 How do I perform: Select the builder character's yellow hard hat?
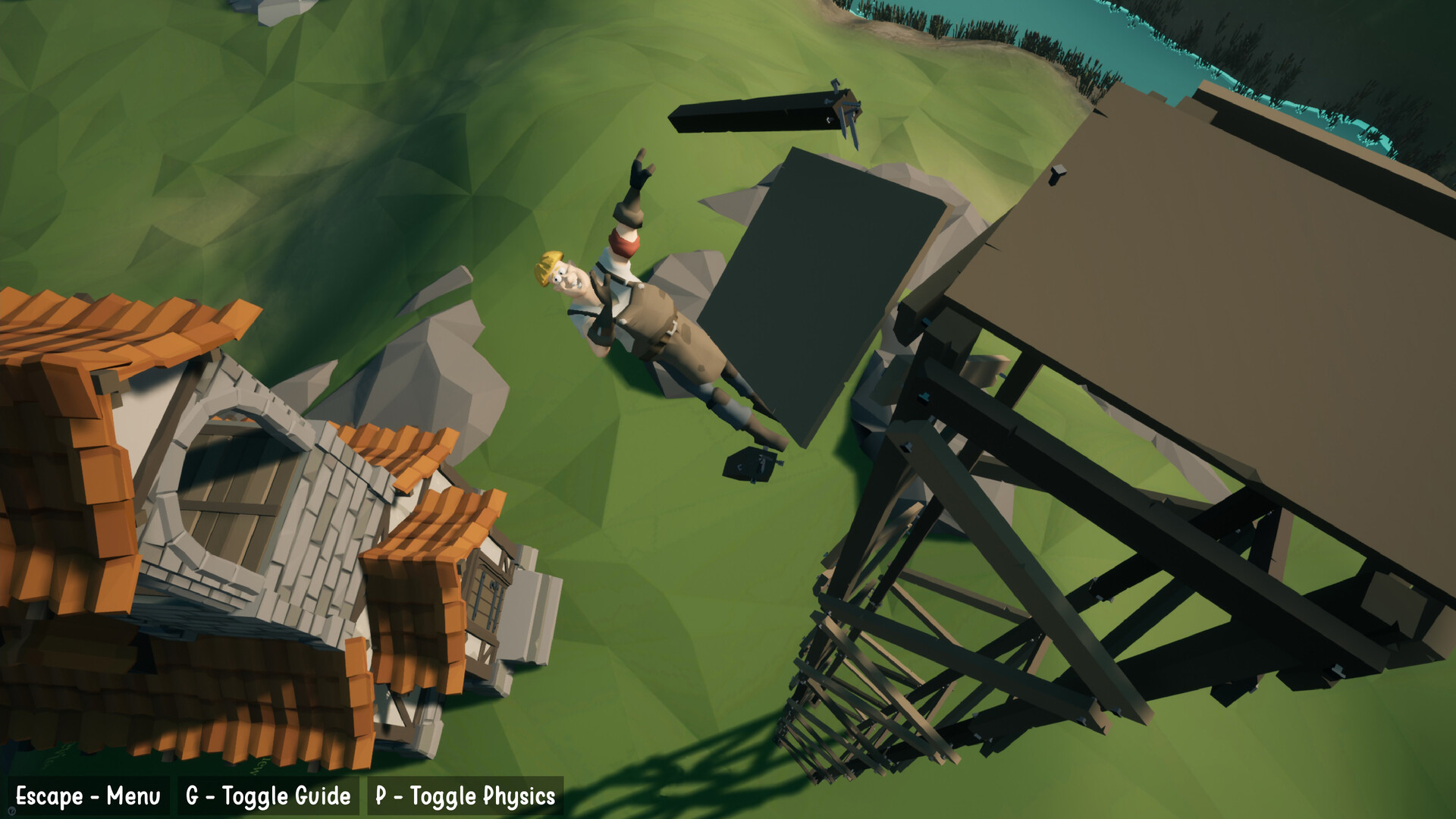549,267
